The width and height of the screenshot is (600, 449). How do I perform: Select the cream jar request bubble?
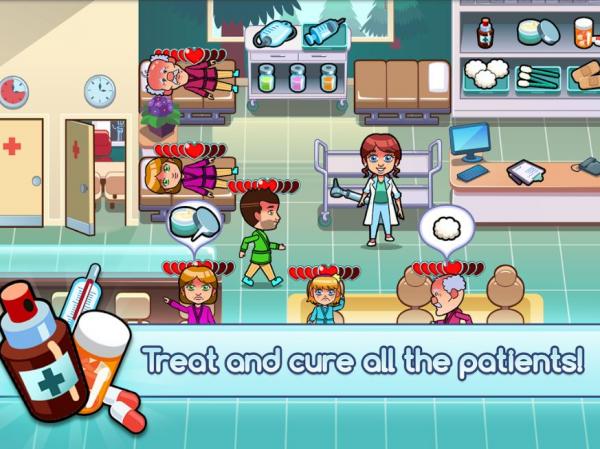pyautogui.click(x=188, y=222)
